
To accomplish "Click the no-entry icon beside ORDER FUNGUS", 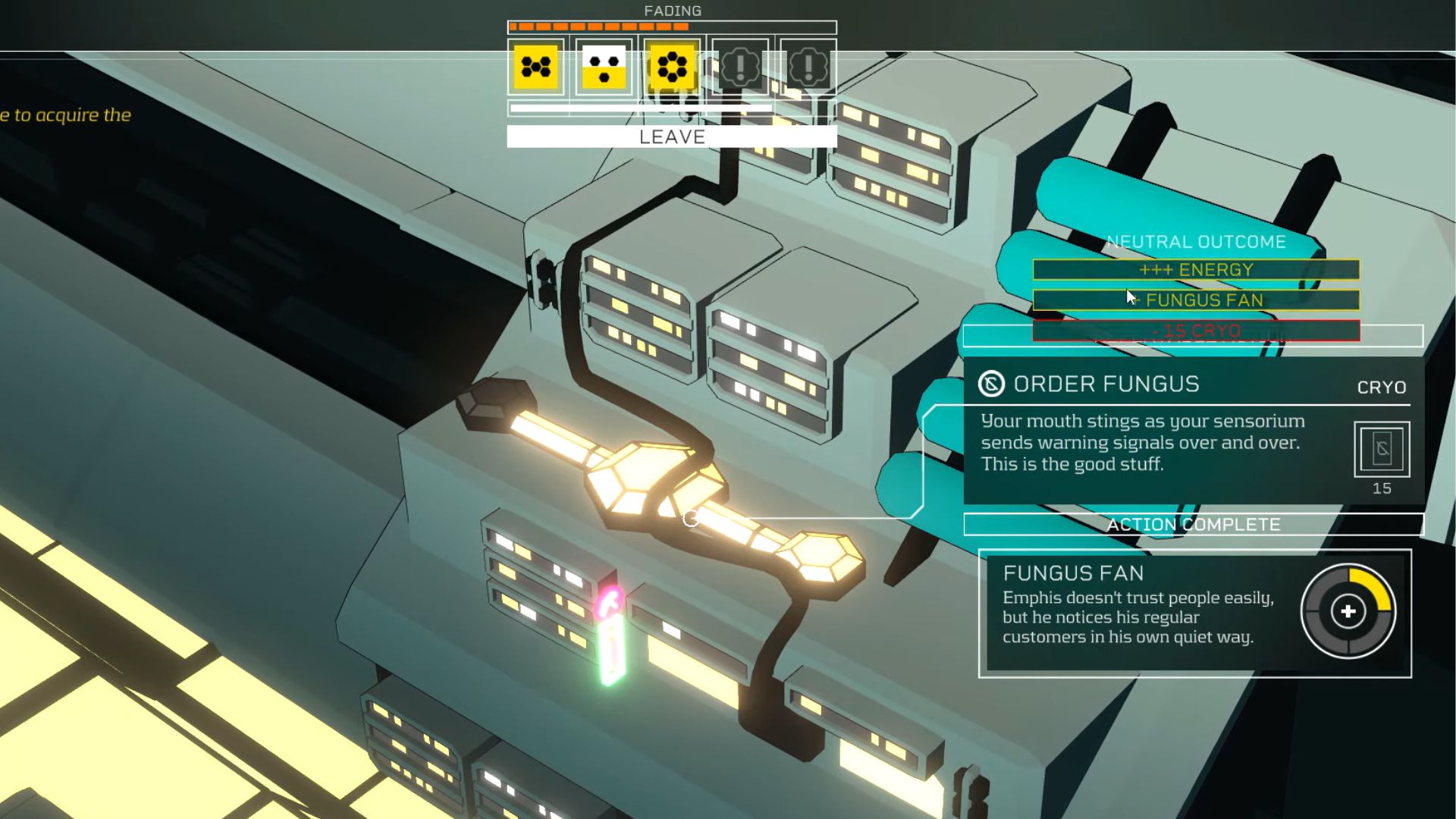I will [x=990, y=384].
